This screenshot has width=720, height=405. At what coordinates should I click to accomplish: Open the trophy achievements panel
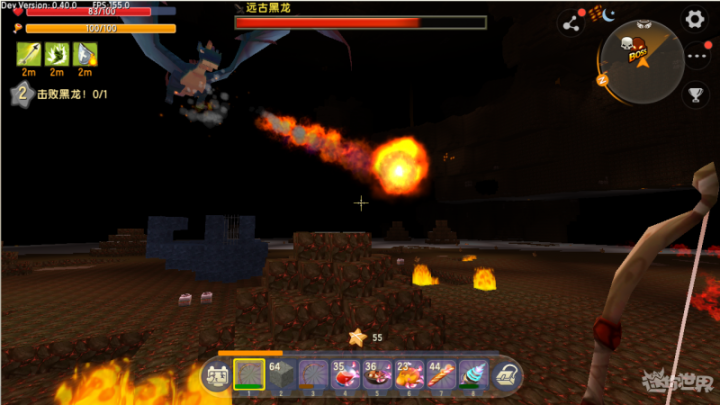pos(695,95)
